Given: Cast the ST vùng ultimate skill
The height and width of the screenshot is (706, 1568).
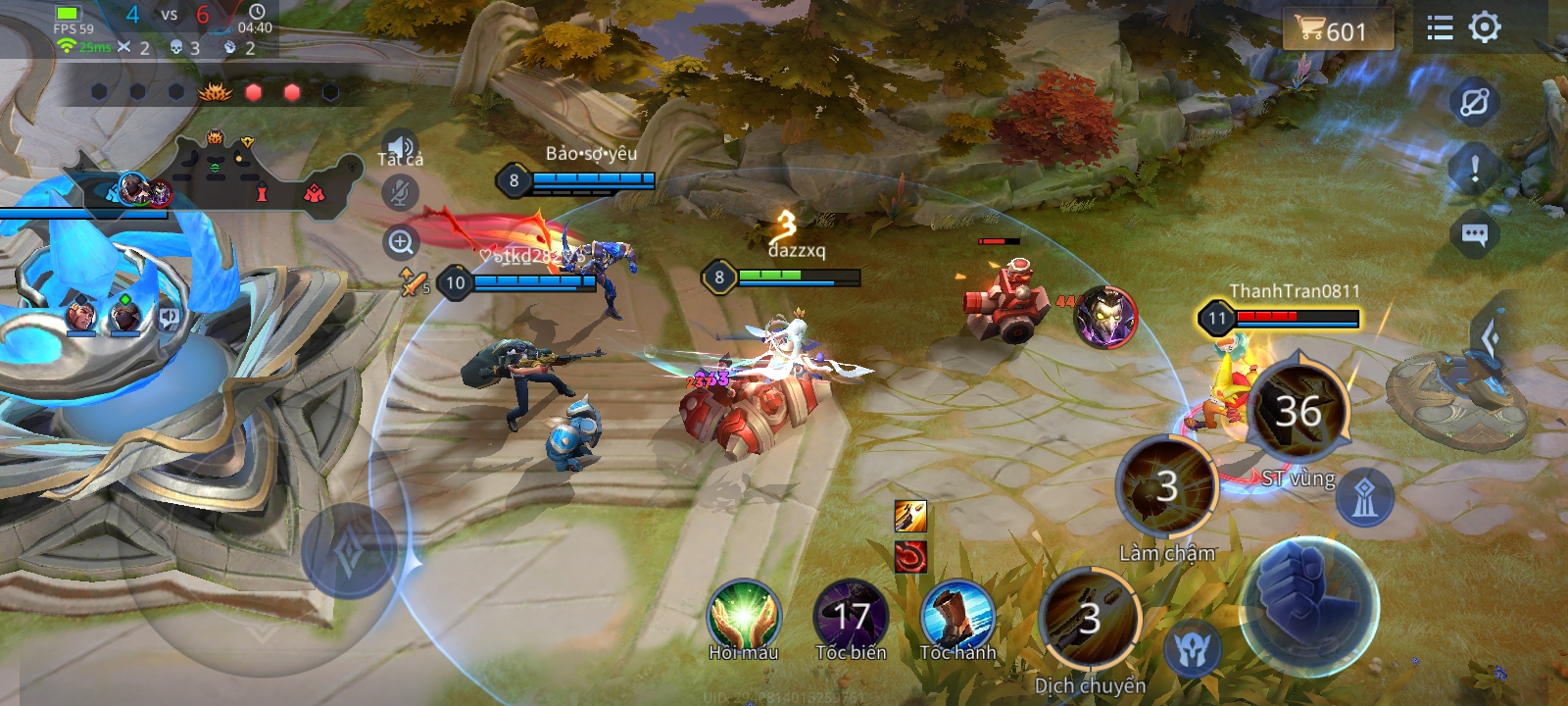Looking at the screenshot, I should [1298, 412].
